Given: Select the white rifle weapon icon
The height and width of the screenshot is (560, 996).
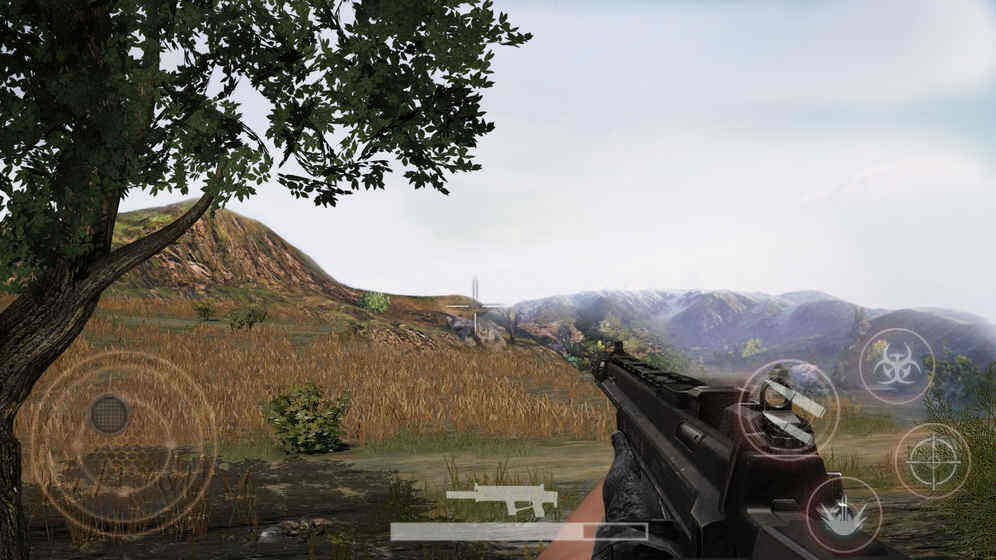Looking at the screenshot, I should pyautogui.click(x=502, y=499).
